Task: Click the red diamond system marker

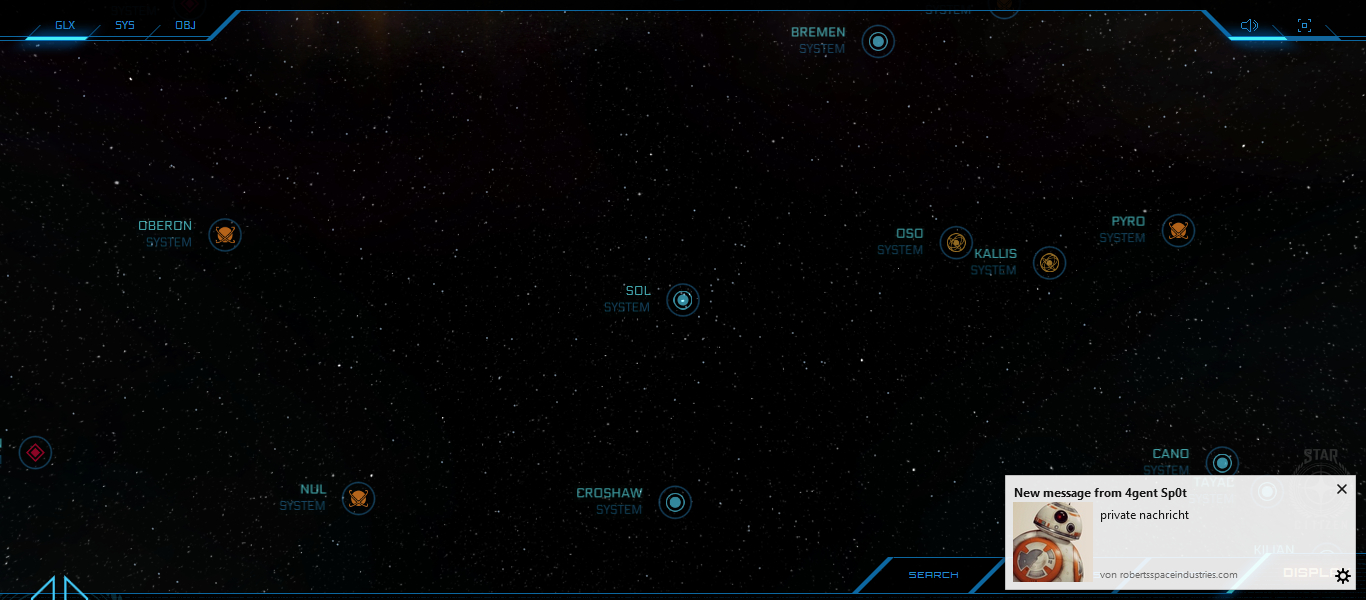Action: click(35, 452)
